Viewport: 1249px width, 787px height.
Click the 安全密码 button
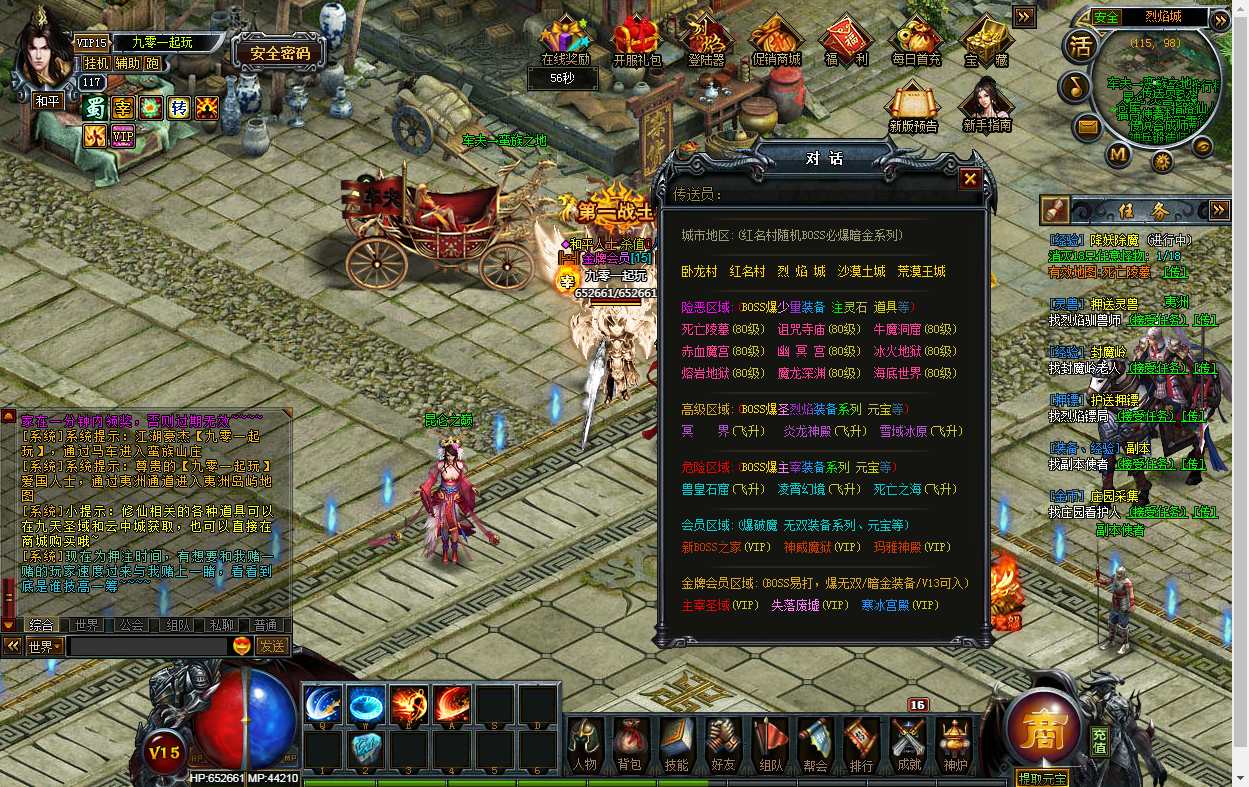(x=279, y=53)
